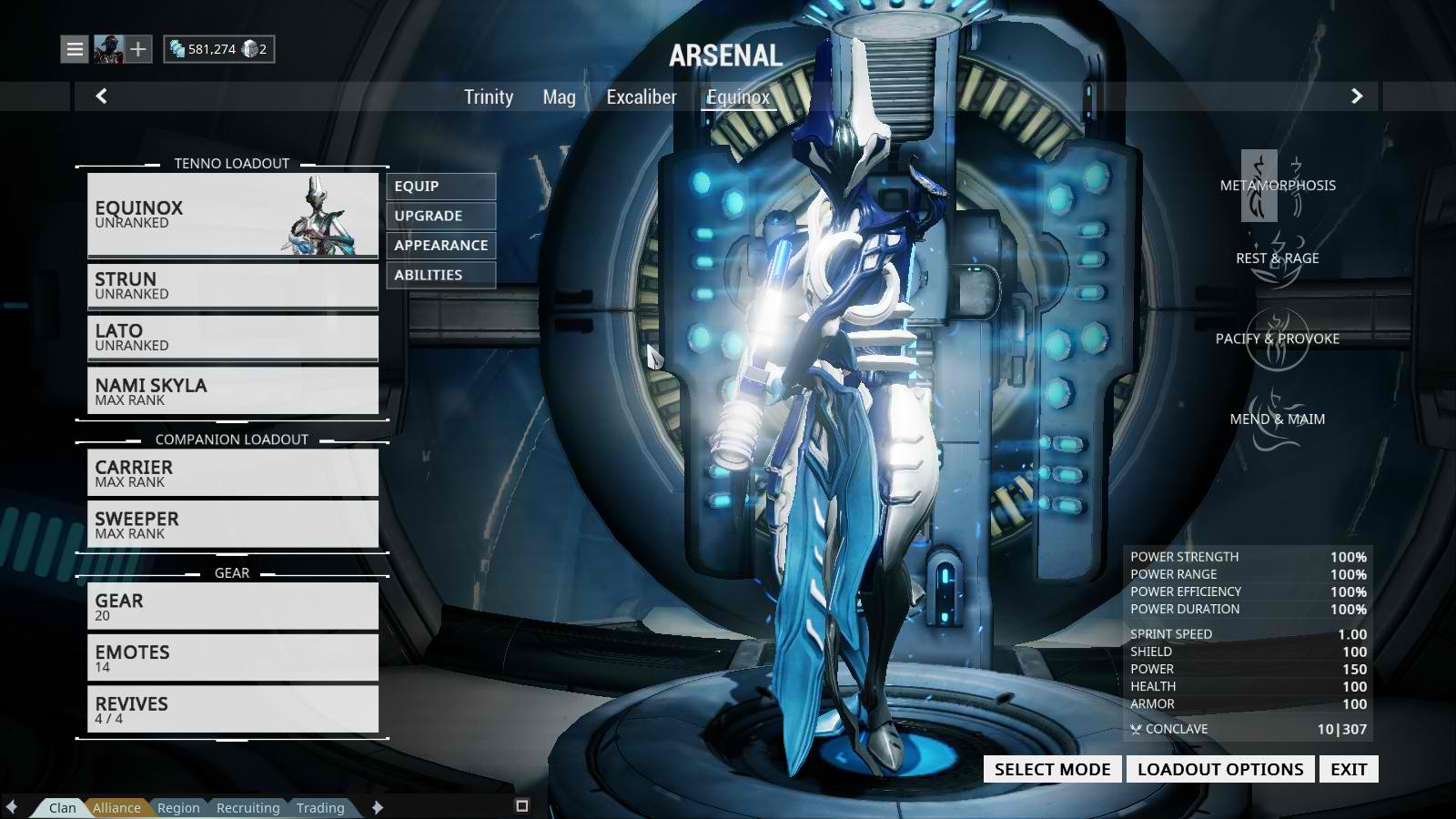
Task: Click the Conclave crossed-swords icon
Action: pyautogui.click(x=1135, y=729)
